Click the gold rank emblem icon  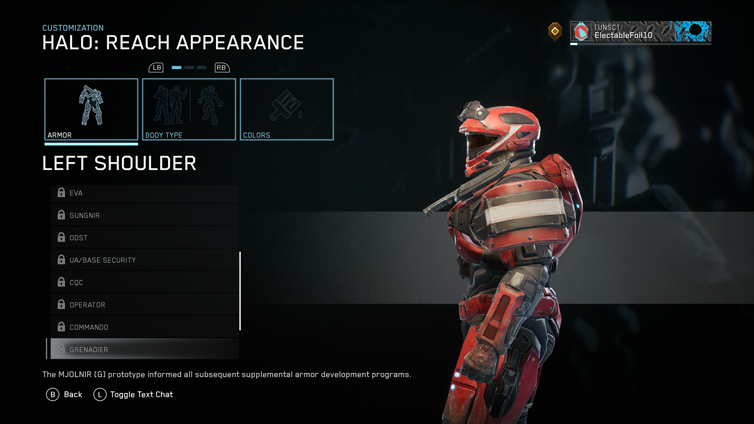[x=555, y=32]
